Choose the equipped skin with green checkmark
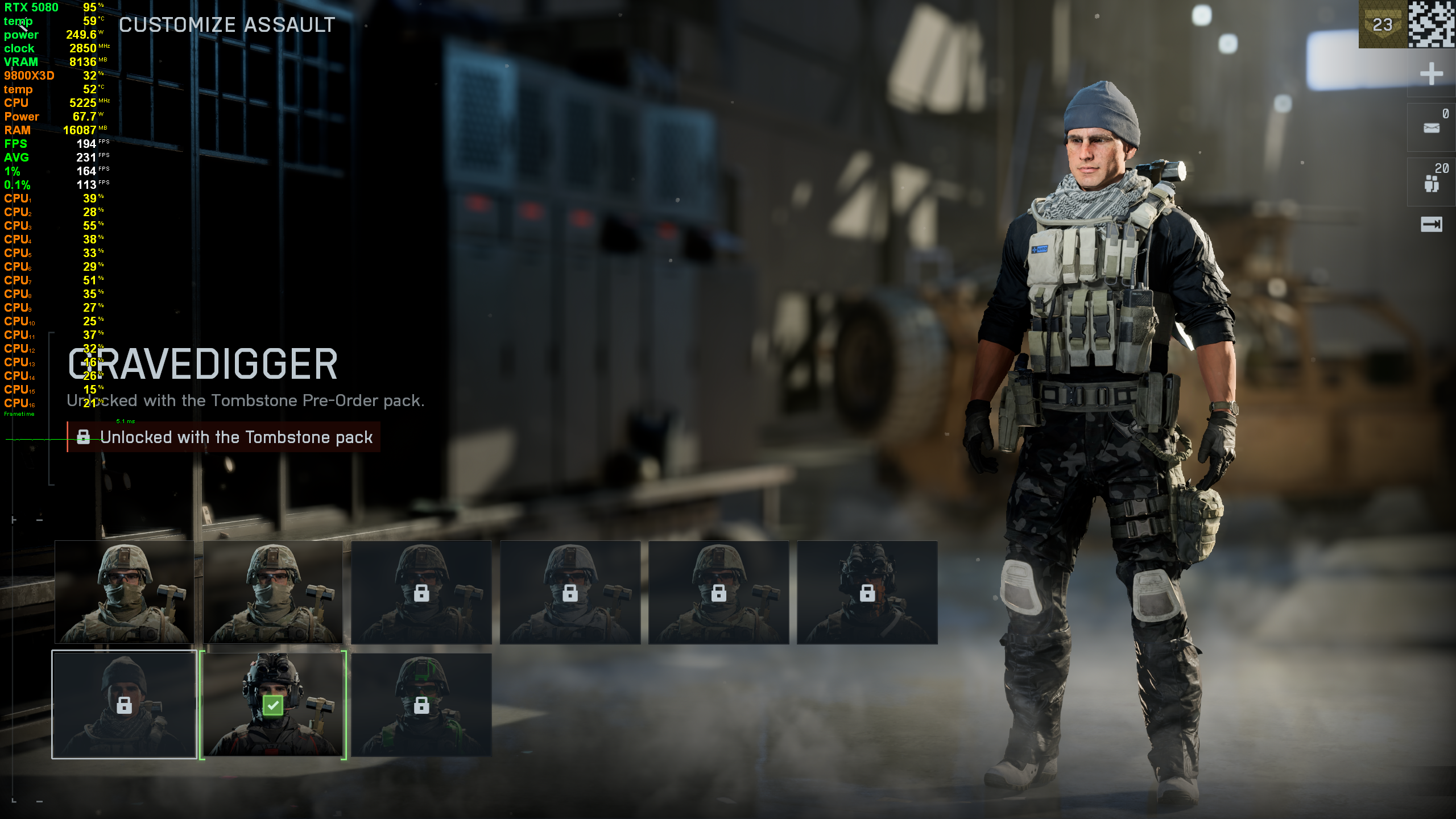This screenshot has width=1456, height=819. coord(273,704)
